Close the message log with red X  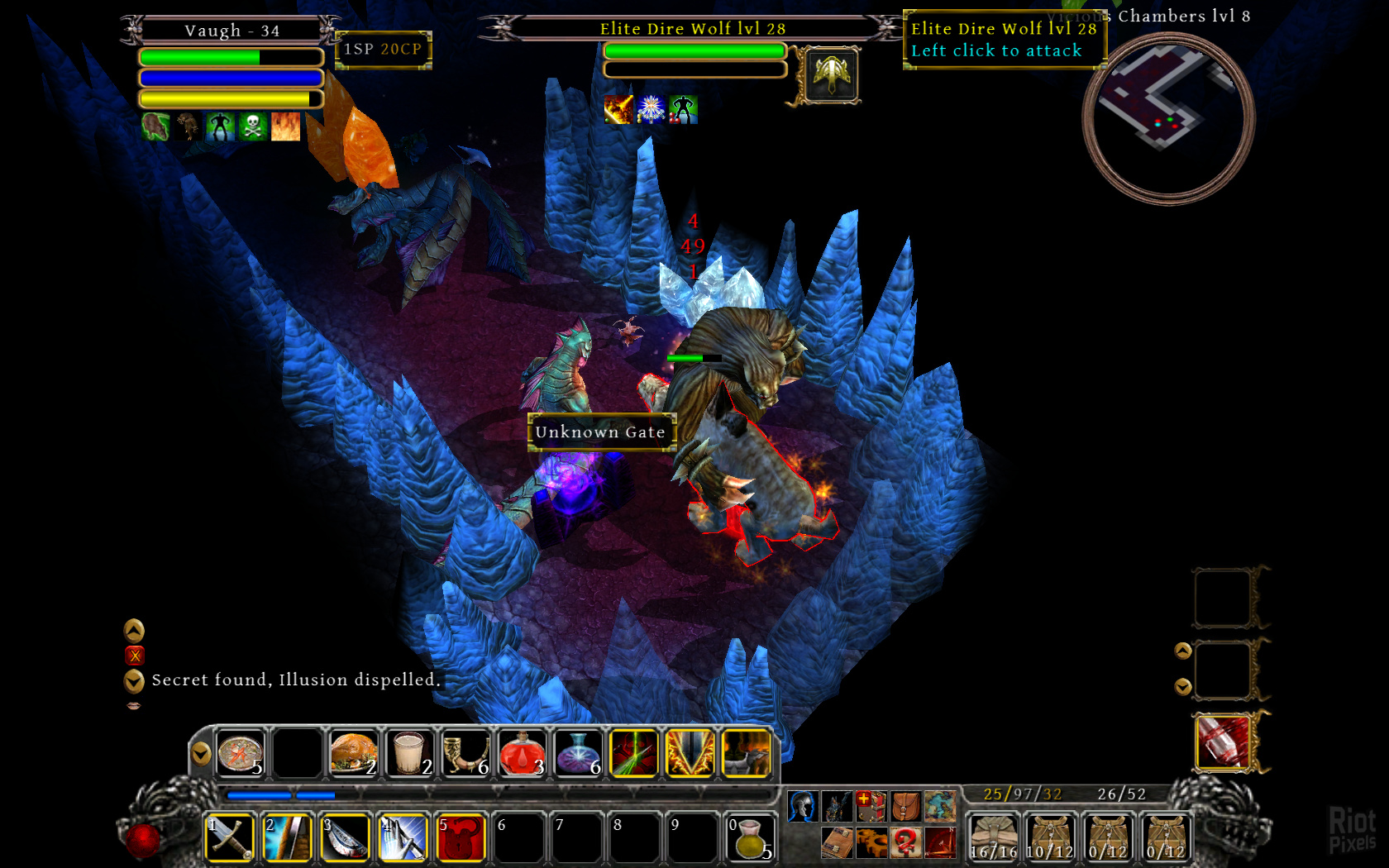(x=134, y=656)
